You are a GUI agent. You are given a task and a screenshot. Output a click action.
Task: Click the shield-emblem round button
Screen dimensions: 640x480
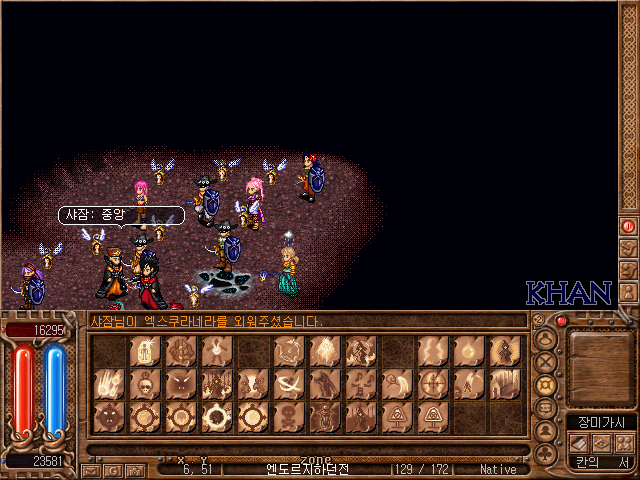pos(546,384)
